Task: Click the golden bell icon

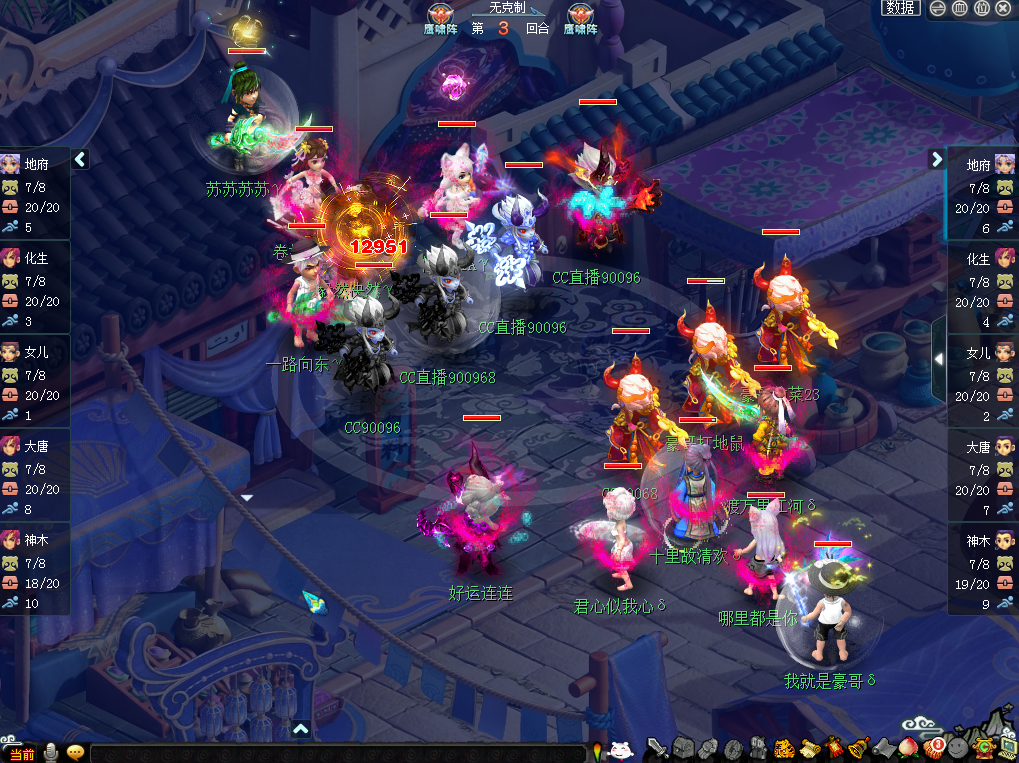Action: [858, 747]
